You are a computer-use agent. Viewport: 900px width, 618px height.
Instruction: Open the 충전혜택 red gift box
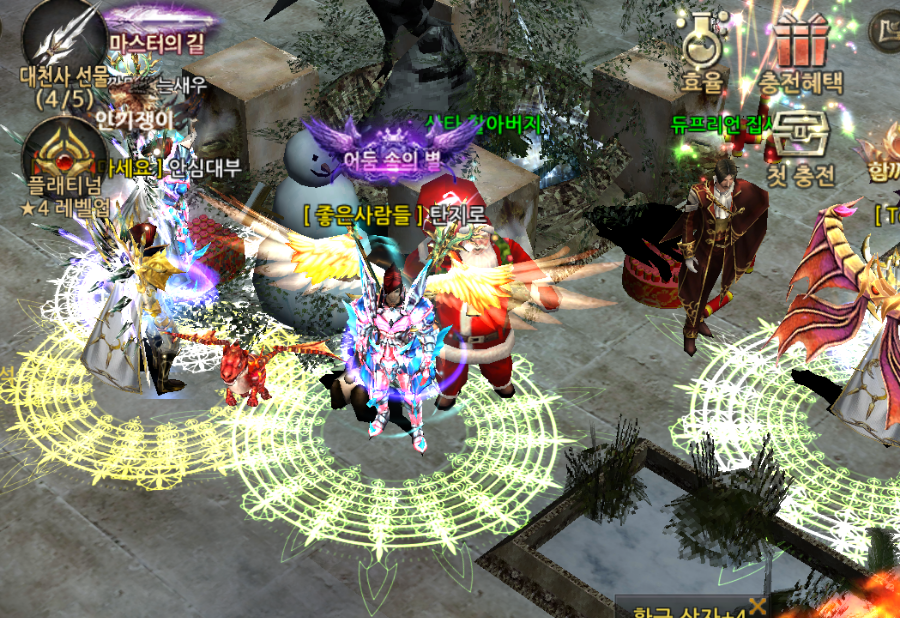click(801, 40)
